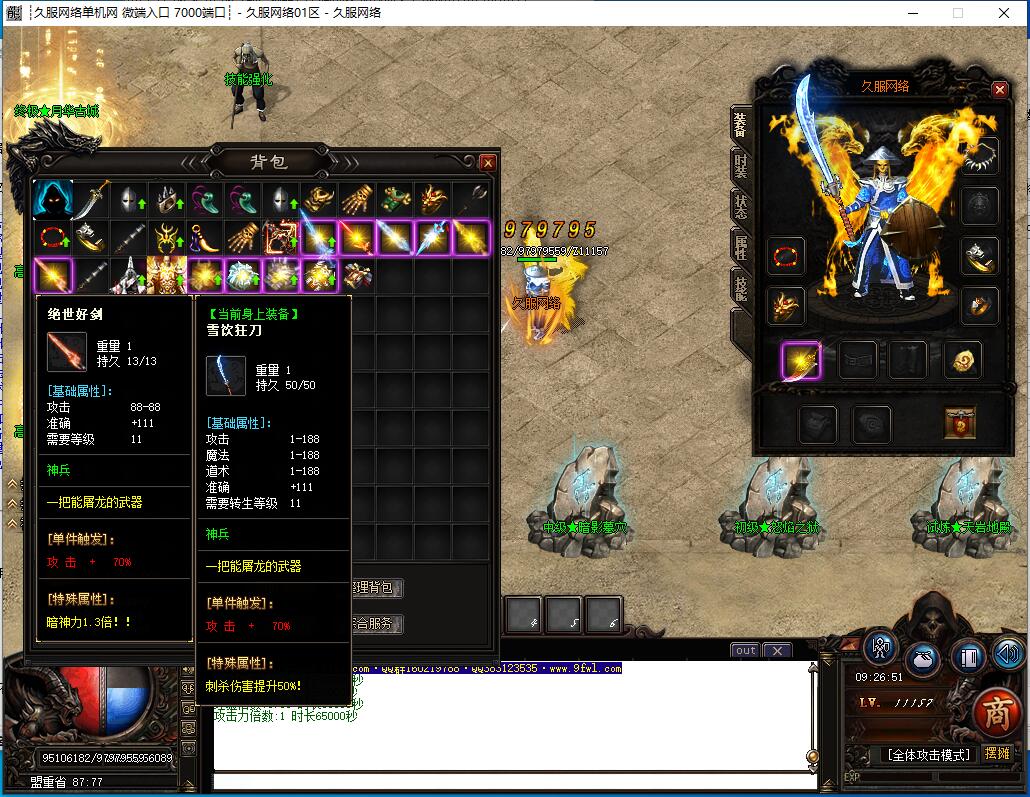Close the 背包 backpack window
This screenshot has width=1030, height=797.
coord(487,162)
